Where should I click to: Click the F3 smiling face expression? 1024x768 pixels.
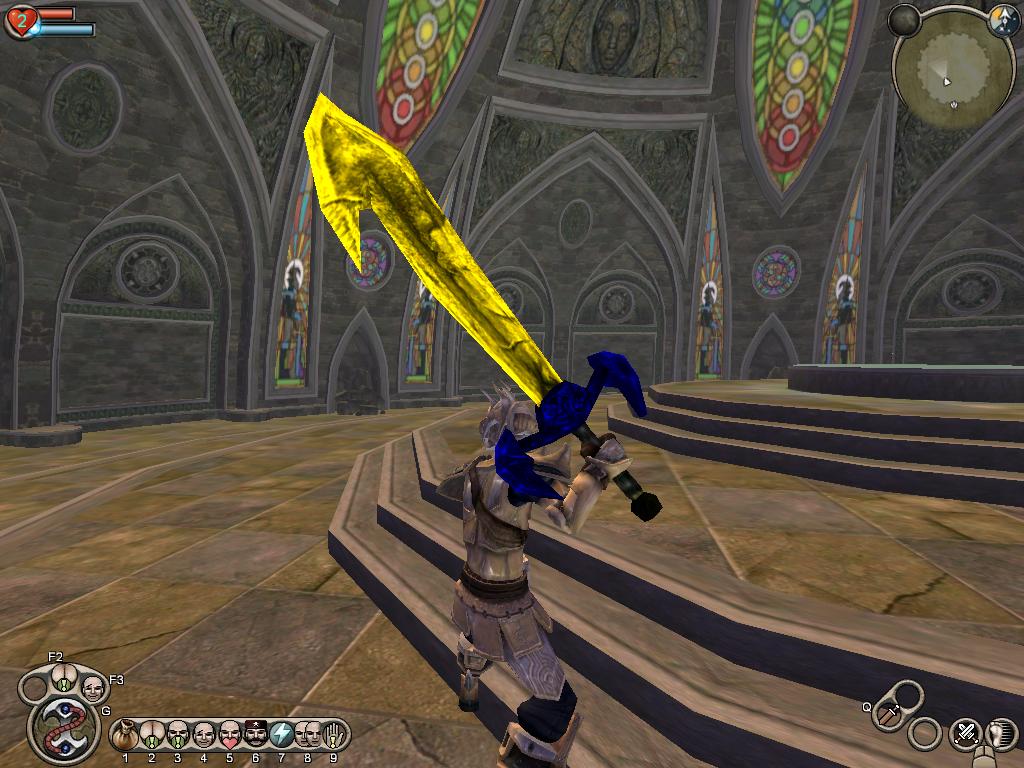pyautogui.click(x=92, y=688)
